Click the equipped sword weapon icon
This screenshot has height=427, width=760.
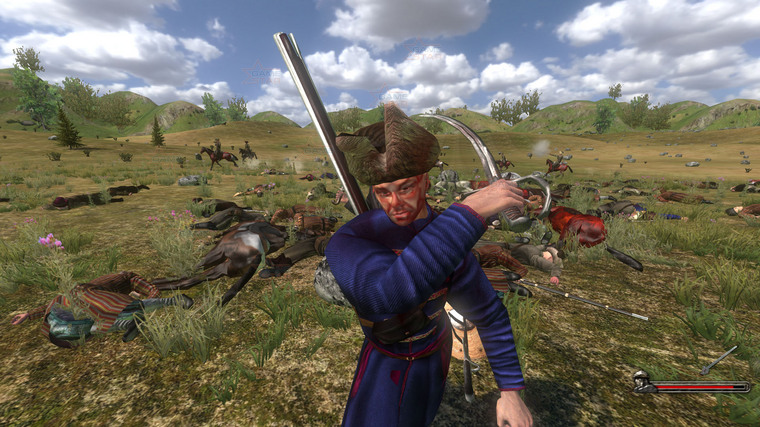(719, 359)
